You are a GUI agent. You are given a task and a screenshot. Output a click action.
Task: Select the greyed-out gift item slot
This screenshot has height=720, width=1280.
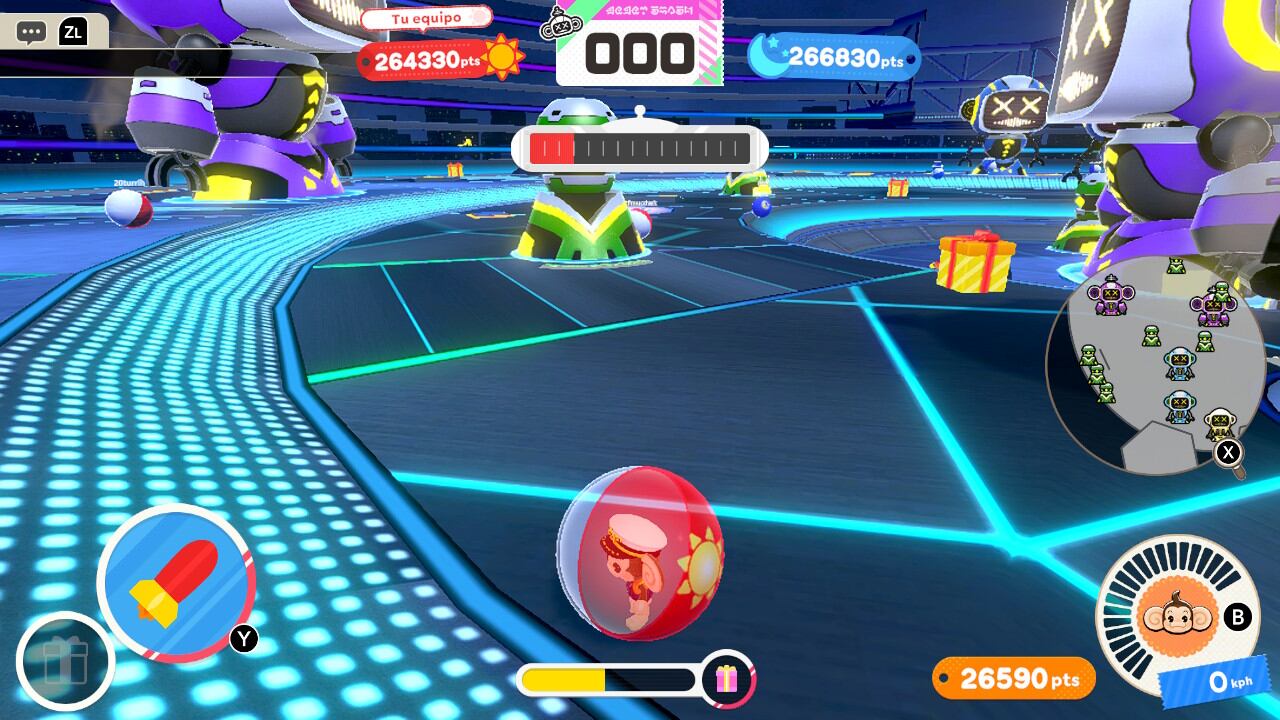[x=65, y=661]
